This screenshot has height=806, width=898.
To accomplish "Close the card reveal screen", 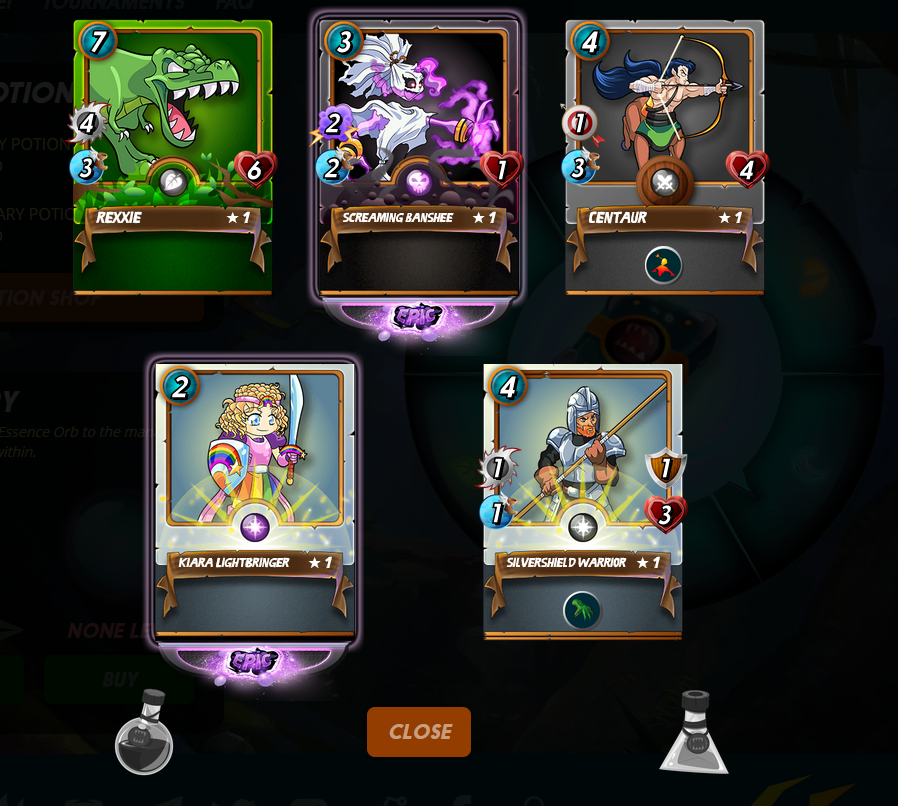I will click(x=418, y=731).
